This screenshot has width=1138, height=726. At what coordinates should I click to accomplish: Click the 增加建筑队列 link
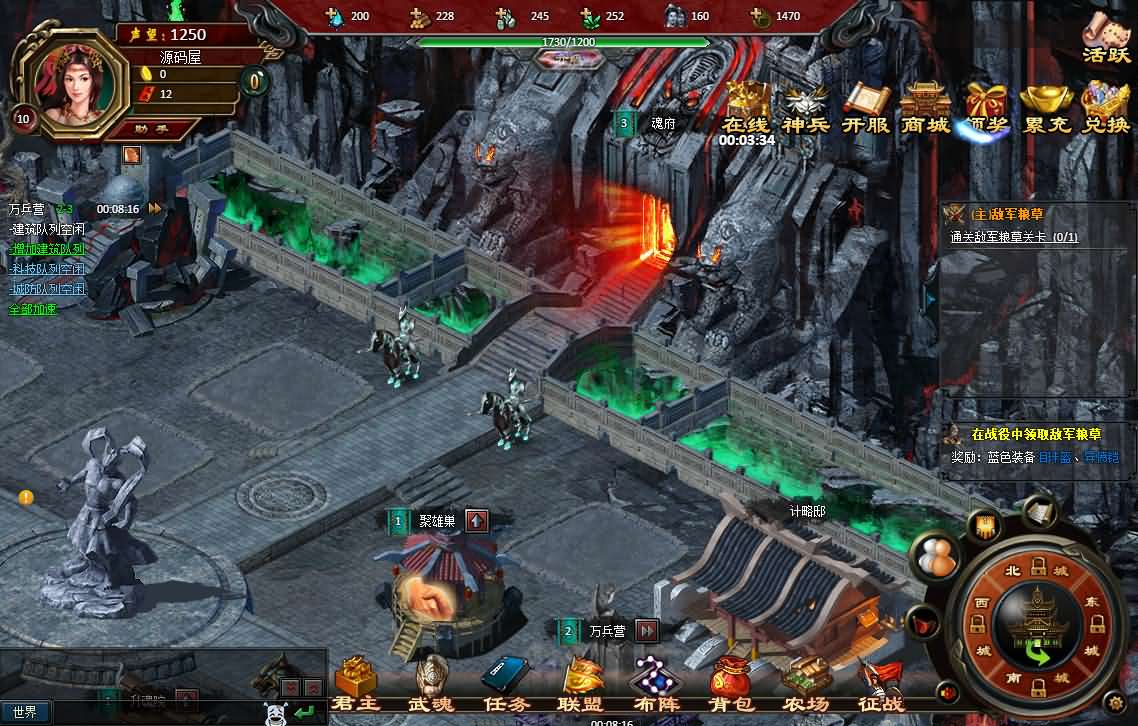[x=48, y=249]
